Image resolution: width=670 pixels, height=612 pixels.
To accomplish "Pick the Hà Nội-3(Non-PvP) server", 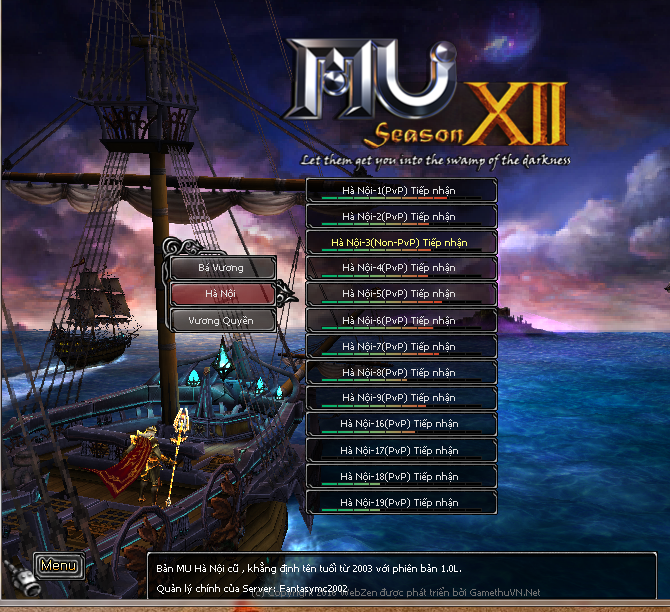I will click(x=400, y=242).
